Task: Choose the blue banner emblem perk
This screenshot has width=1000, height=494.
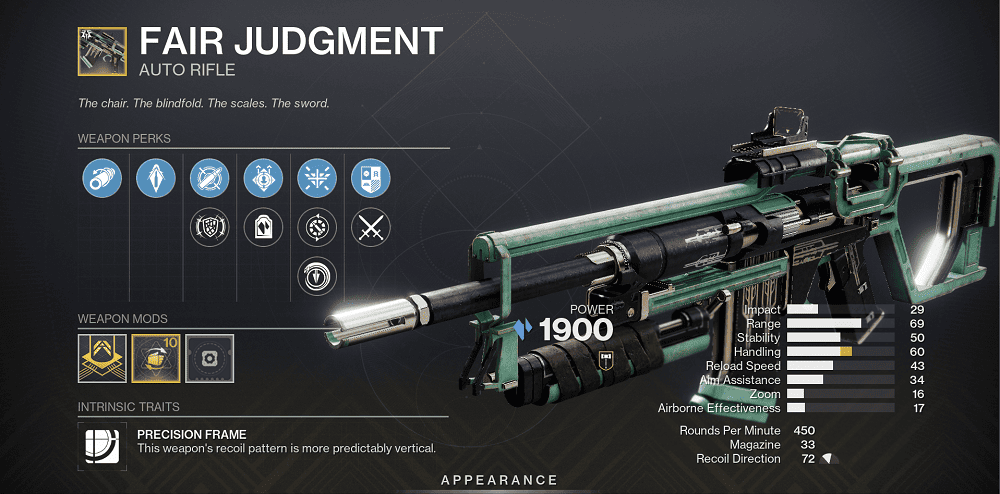Action: 371,179
